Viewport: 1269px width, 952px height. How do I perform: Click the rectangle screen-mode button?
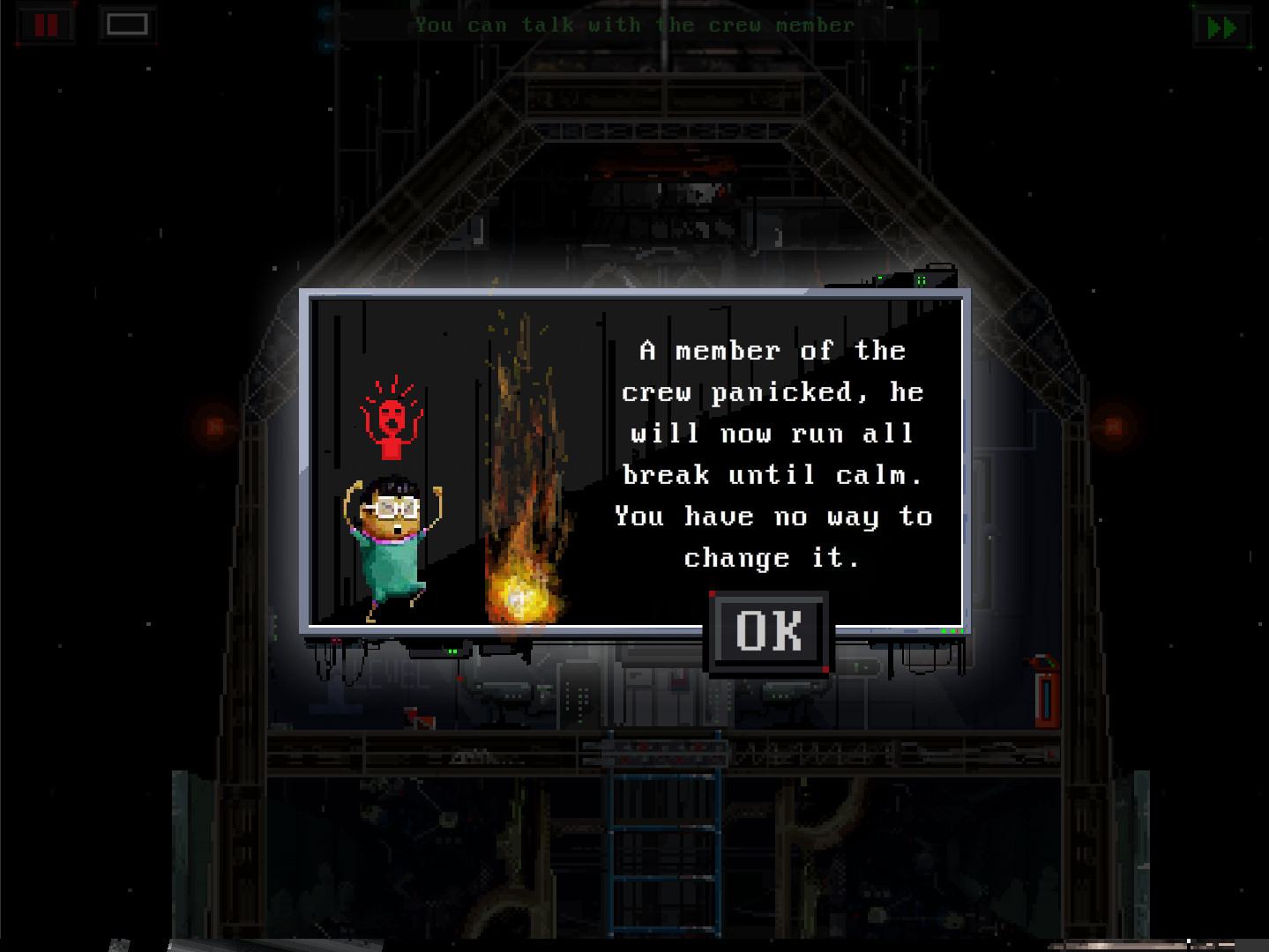pos(126,25)
